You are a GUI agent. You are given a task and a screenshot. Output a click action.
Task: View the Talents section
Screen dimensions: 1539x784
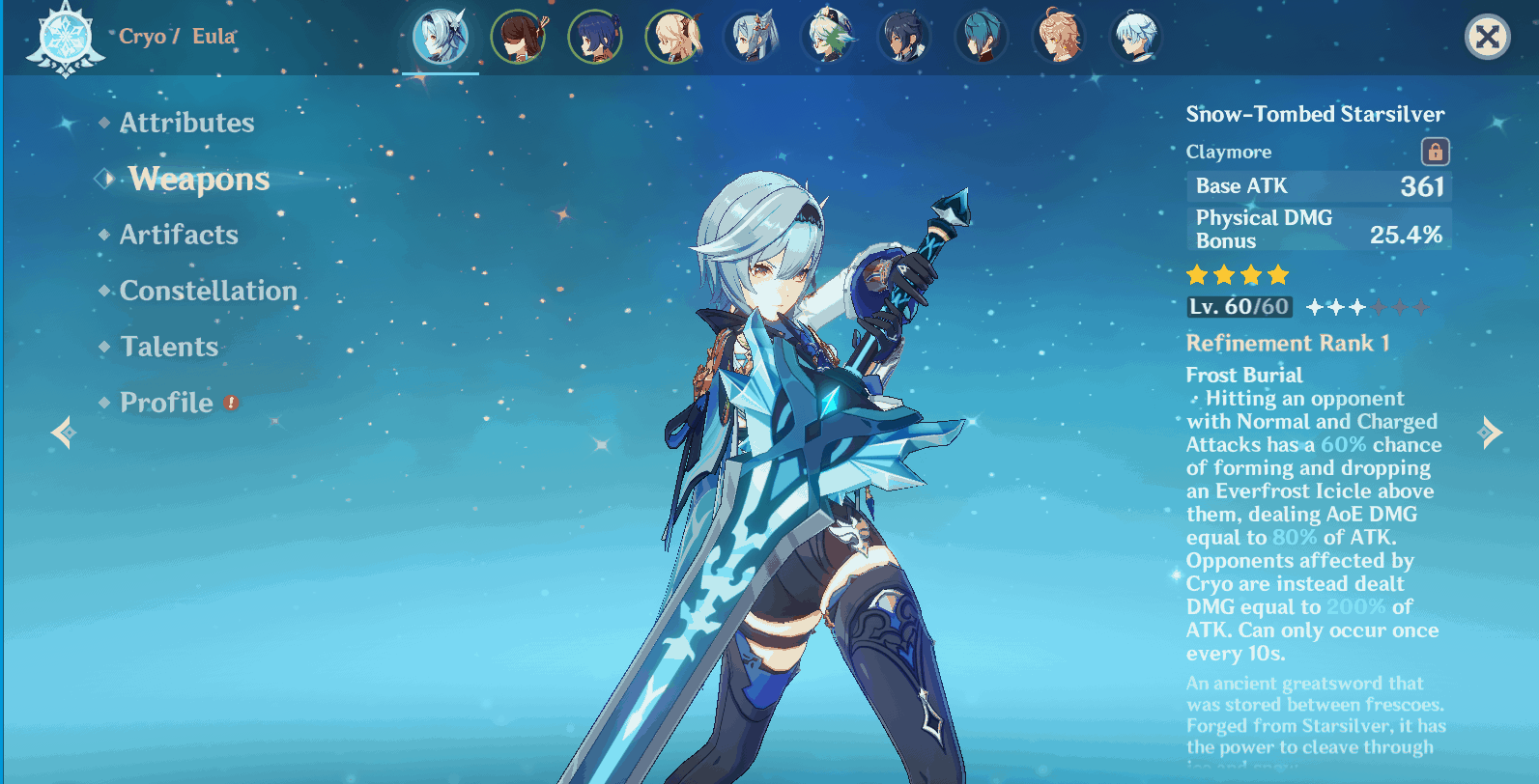(168, 347)
